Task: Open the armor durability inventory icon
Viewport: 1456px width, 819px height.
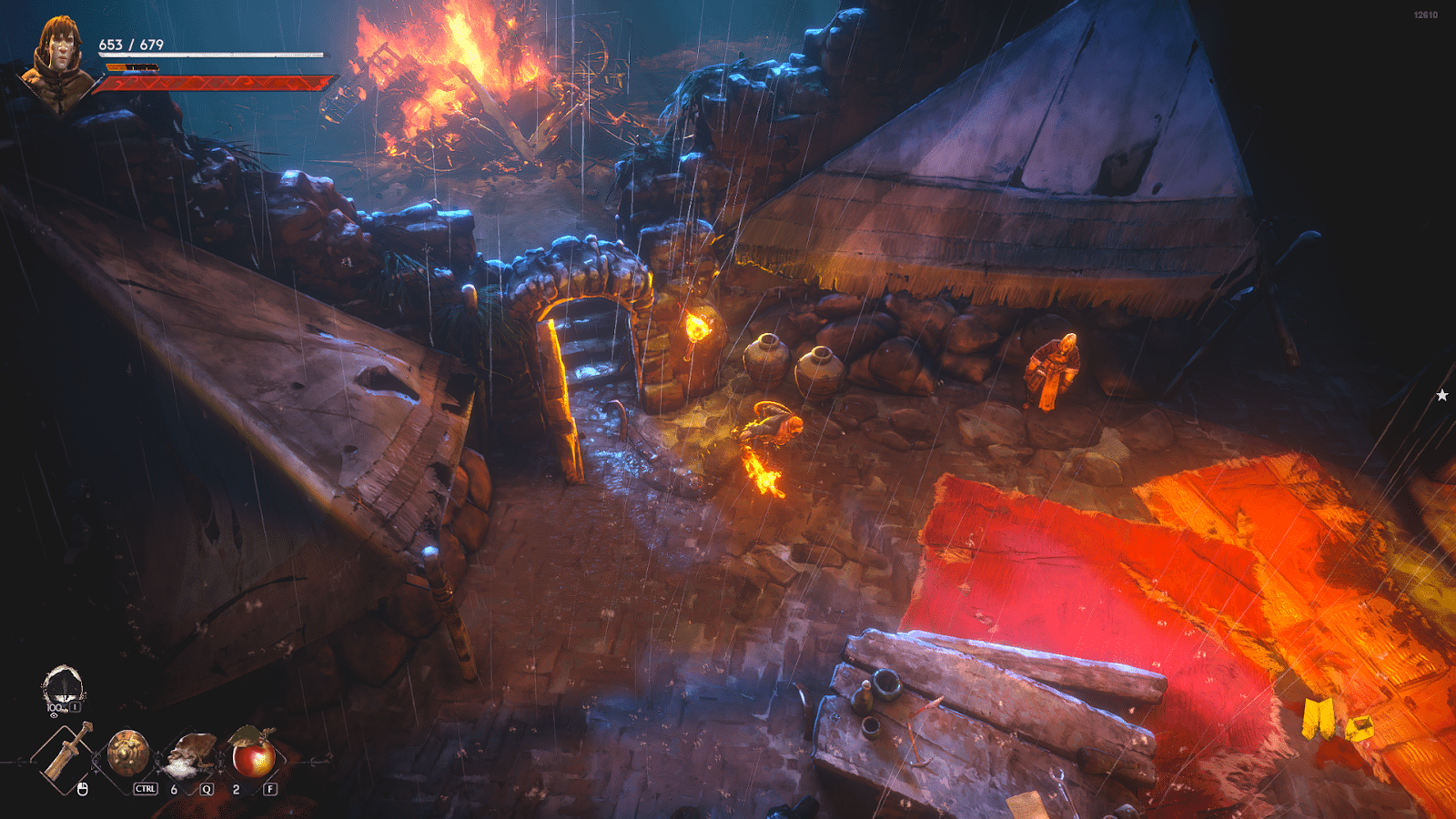Action: (x=63, y=689)
